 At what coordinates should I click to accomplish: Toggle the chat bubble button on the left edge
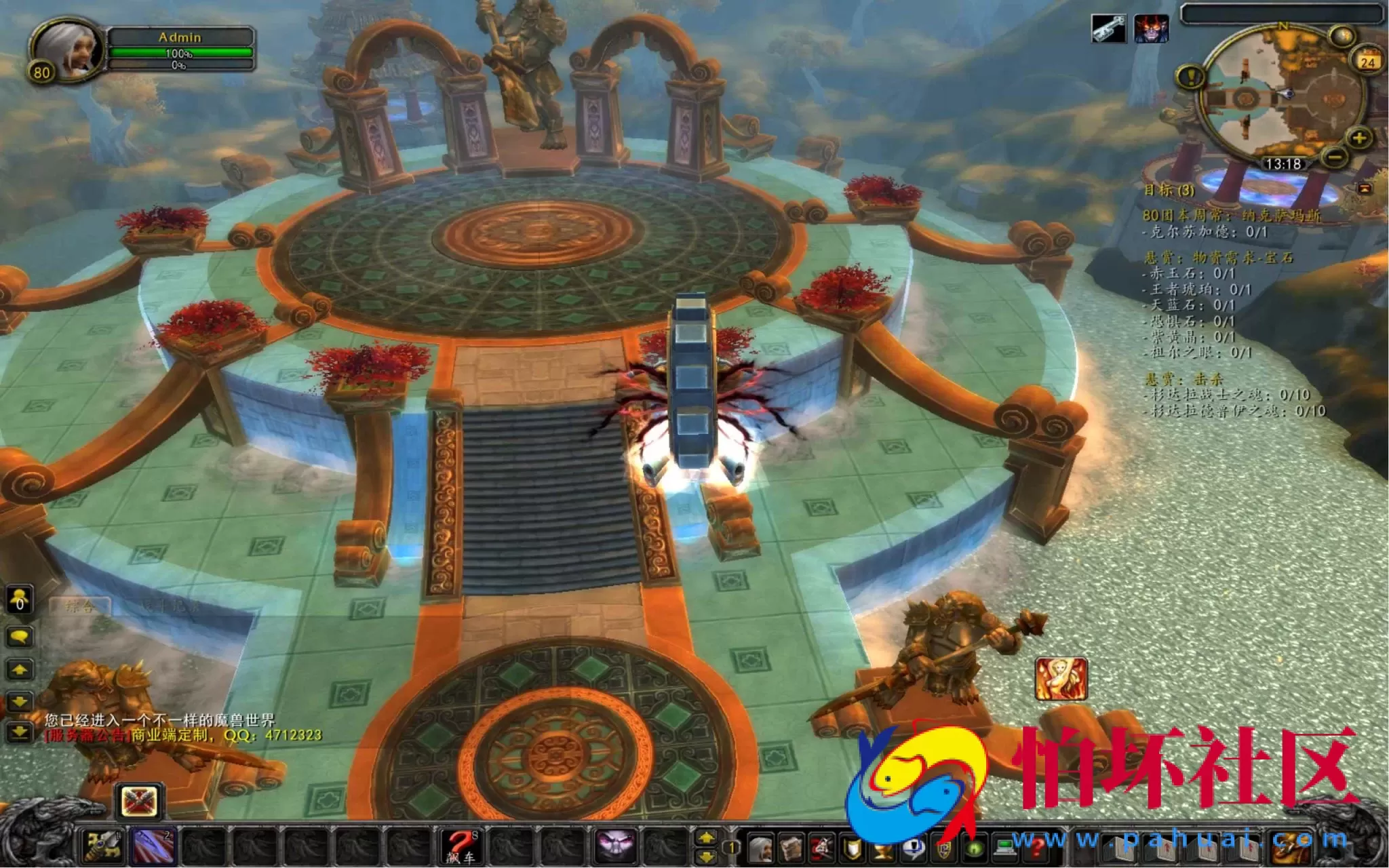coord(20,635)
